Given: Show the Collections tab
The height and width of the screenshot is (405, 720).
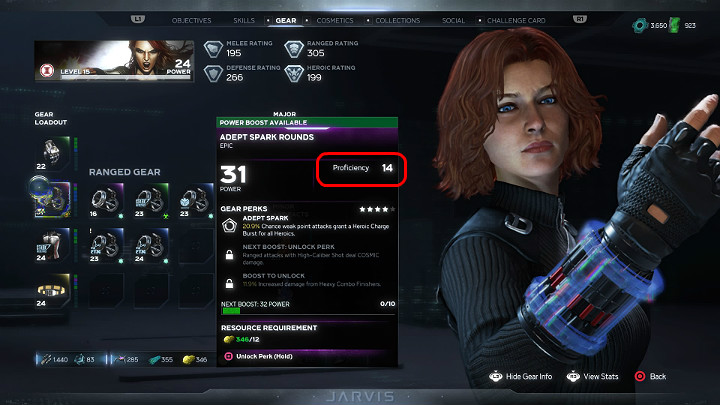Looking at the screenshot, I should tap(399, 20).
